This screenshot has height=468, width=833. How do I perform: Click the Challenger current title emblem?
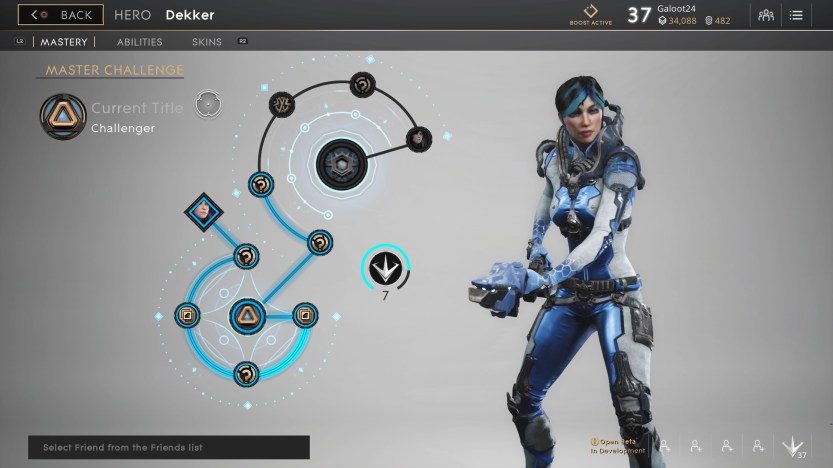61,115
